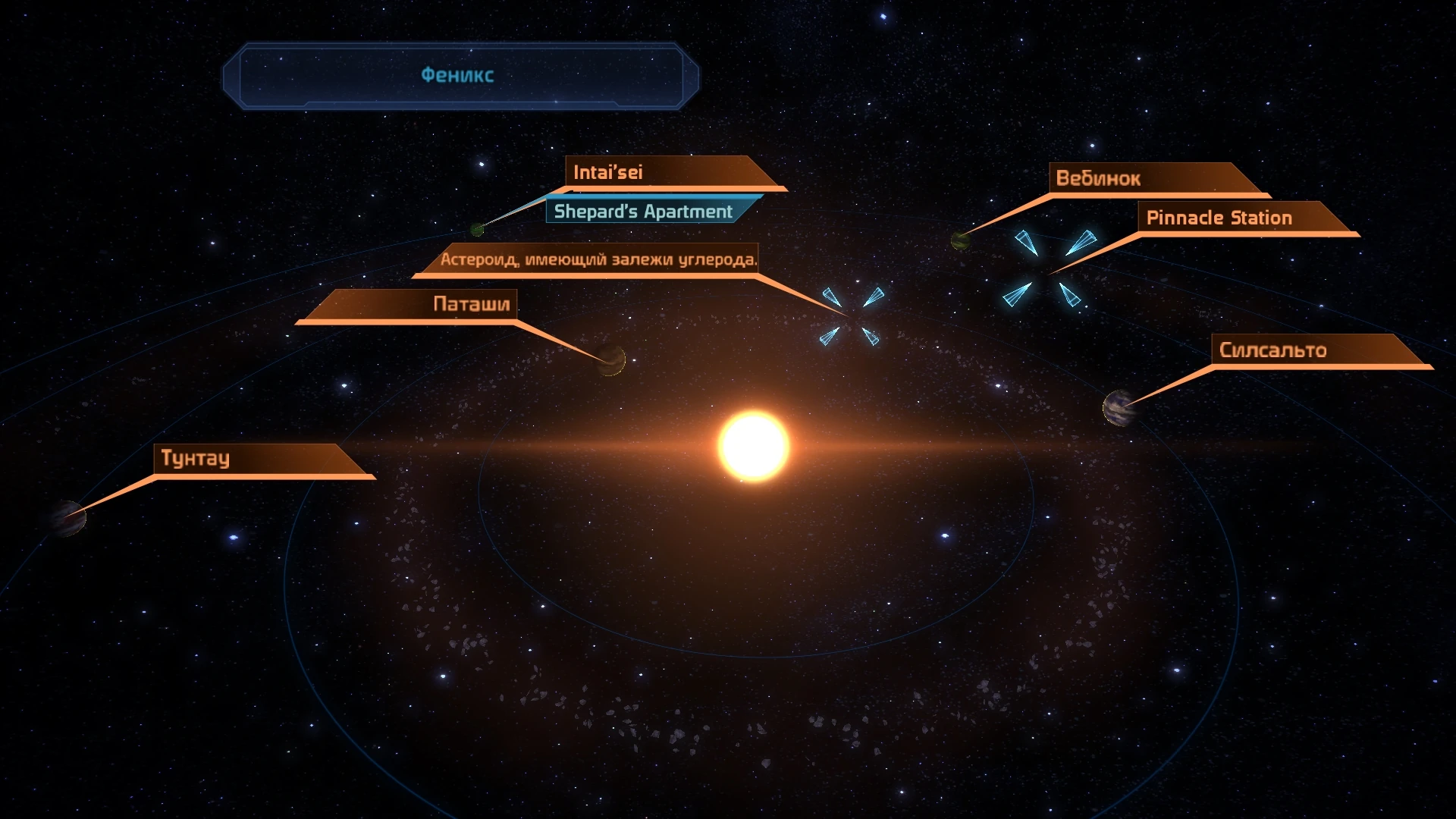Choose the Вебинок planet label

tap(1098, 178)
